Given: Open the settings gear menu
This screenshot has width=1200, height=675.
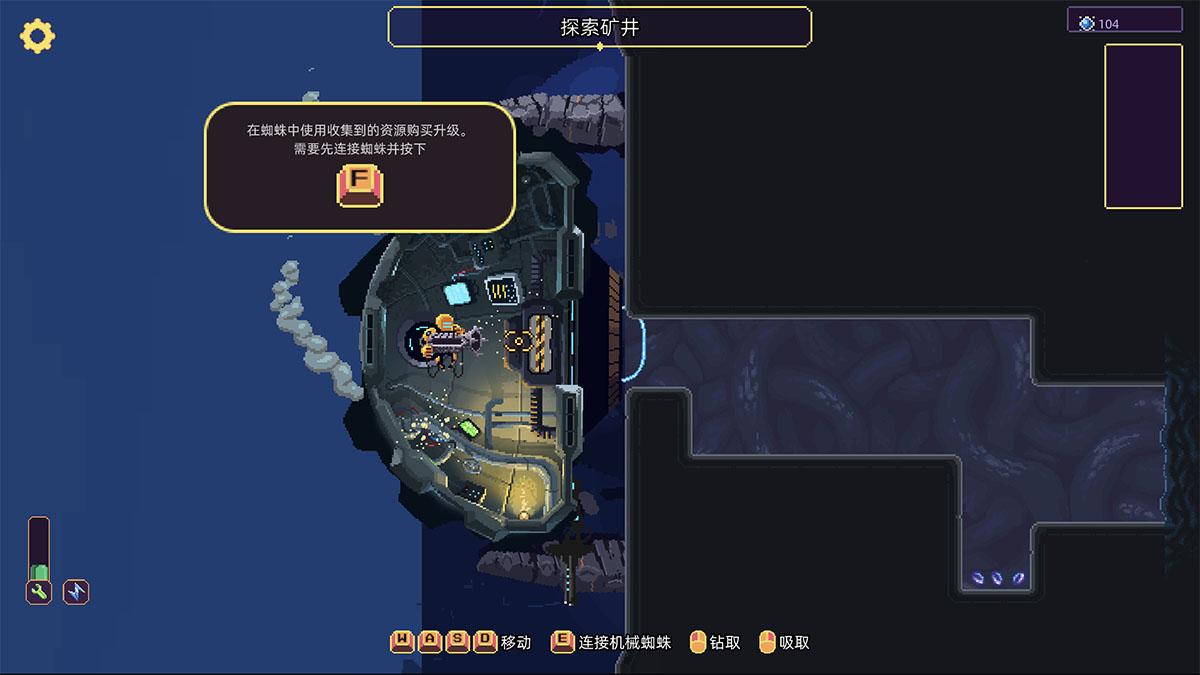Looking at the screenshot, I should click(x=37, y=36).
